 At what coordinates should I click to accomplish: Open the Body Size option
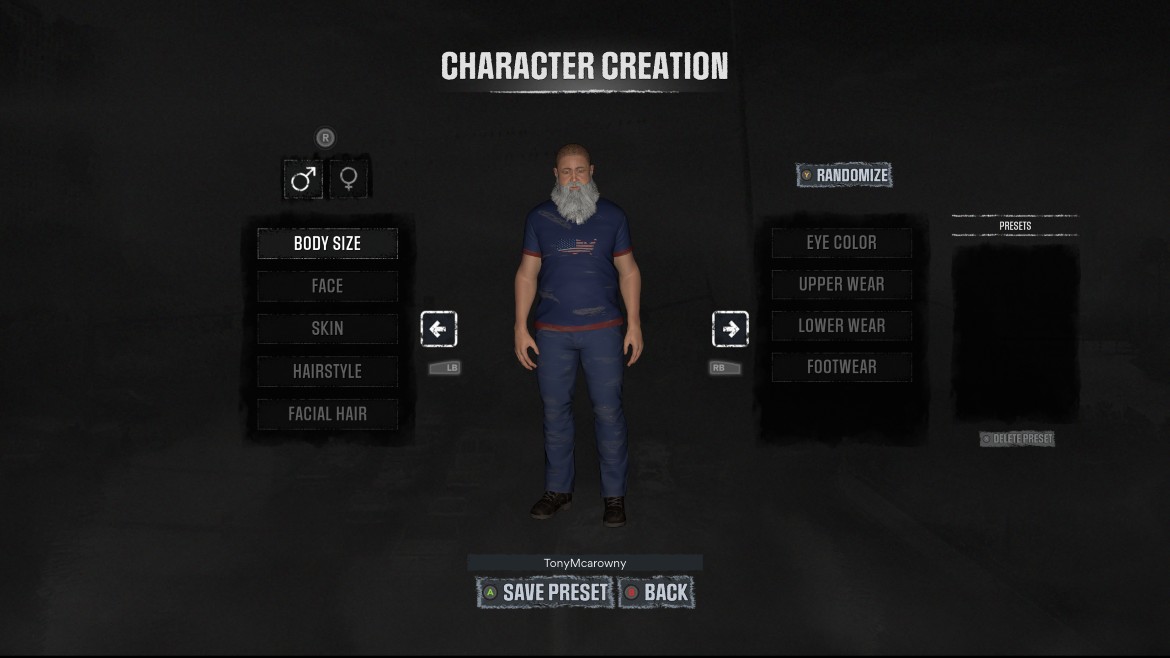327,243
